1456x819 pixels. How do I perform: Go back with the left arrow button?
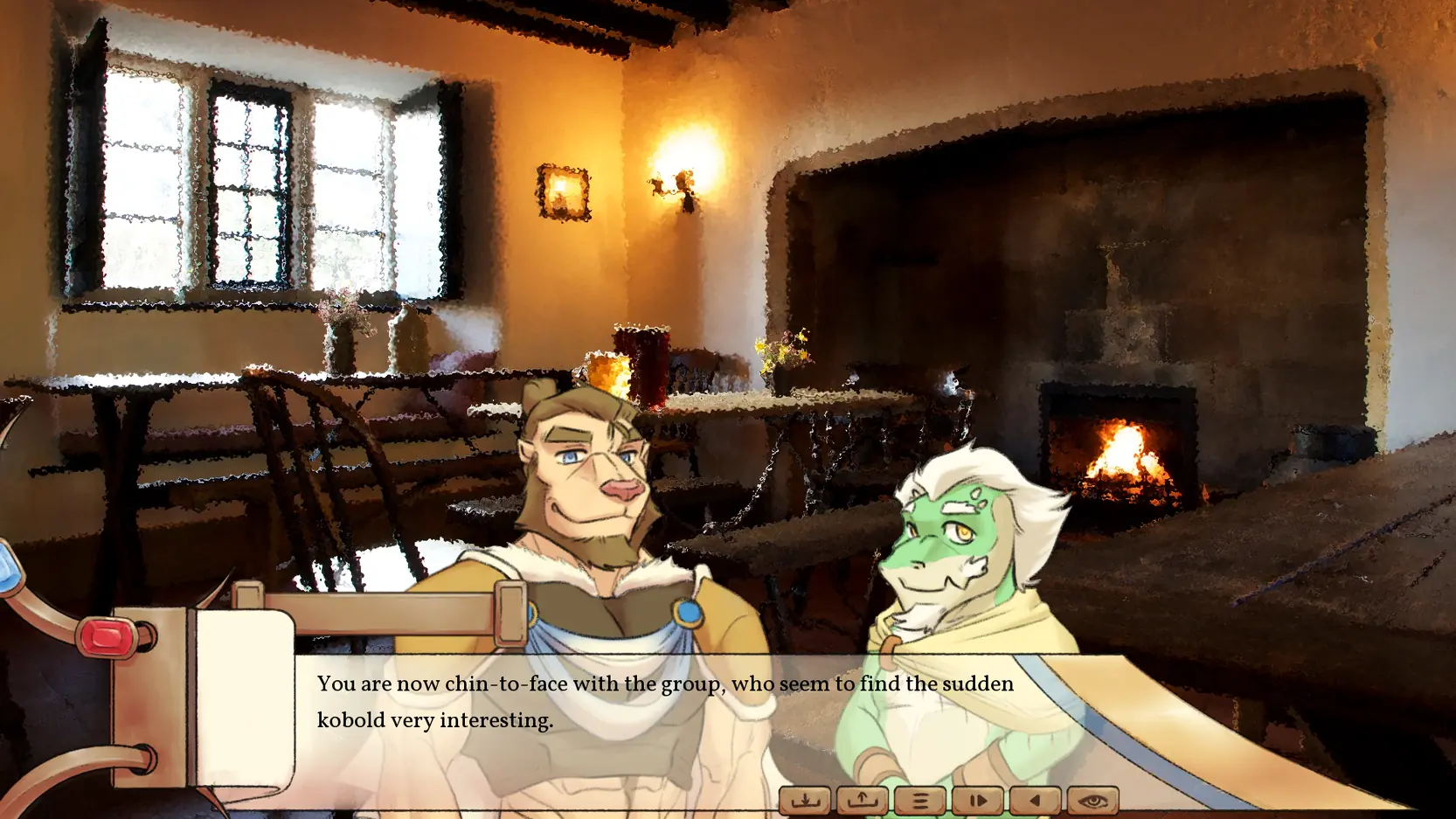1035,800
